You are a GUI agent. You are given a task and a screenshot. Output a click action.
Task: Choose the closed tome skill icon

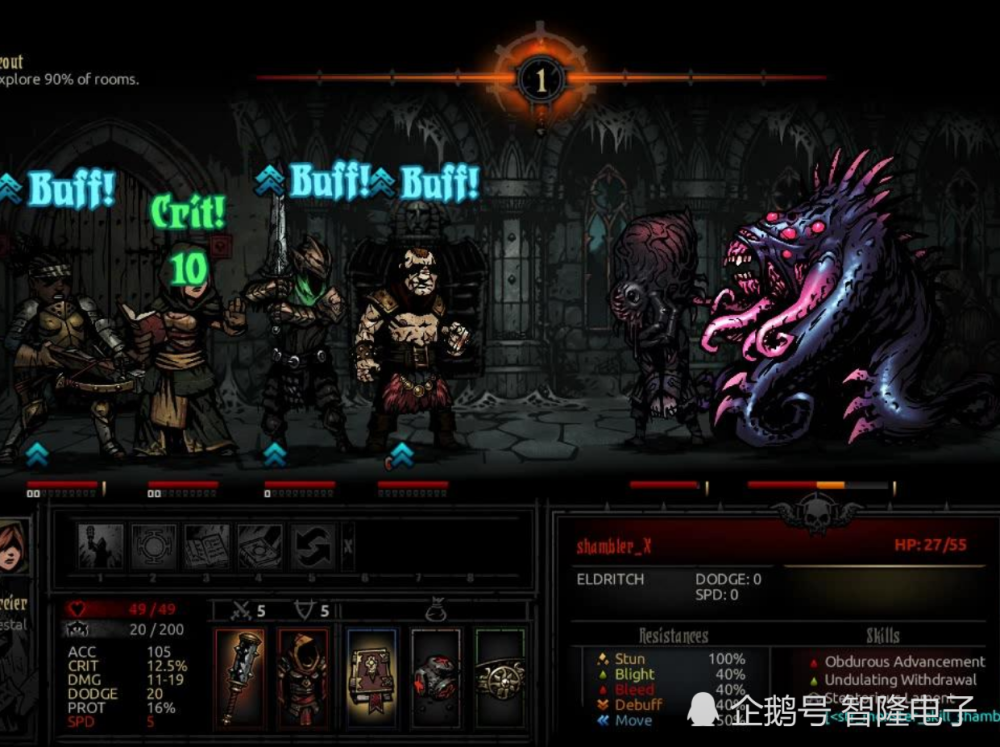coord(259,546)
